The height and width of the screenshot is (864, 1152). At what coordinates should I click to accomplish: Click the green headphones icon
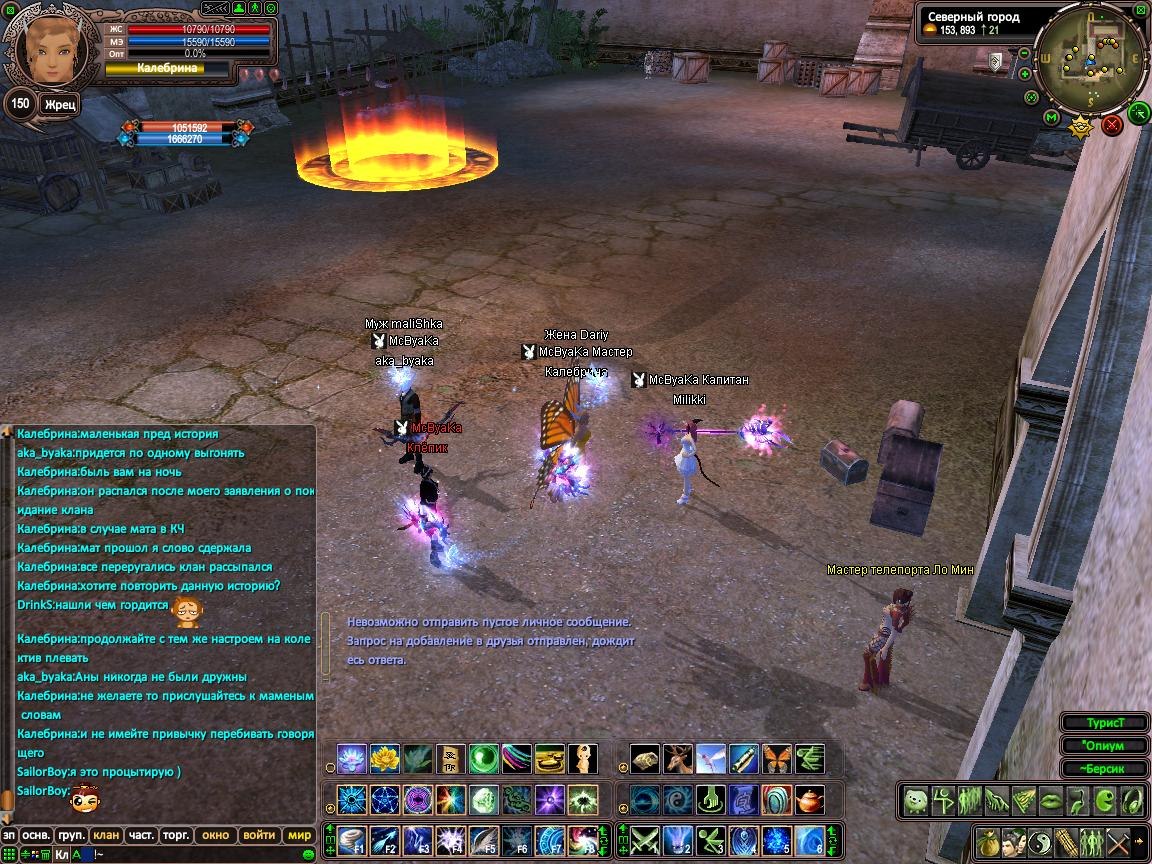pyautogui.click(x=1131, y=800)
